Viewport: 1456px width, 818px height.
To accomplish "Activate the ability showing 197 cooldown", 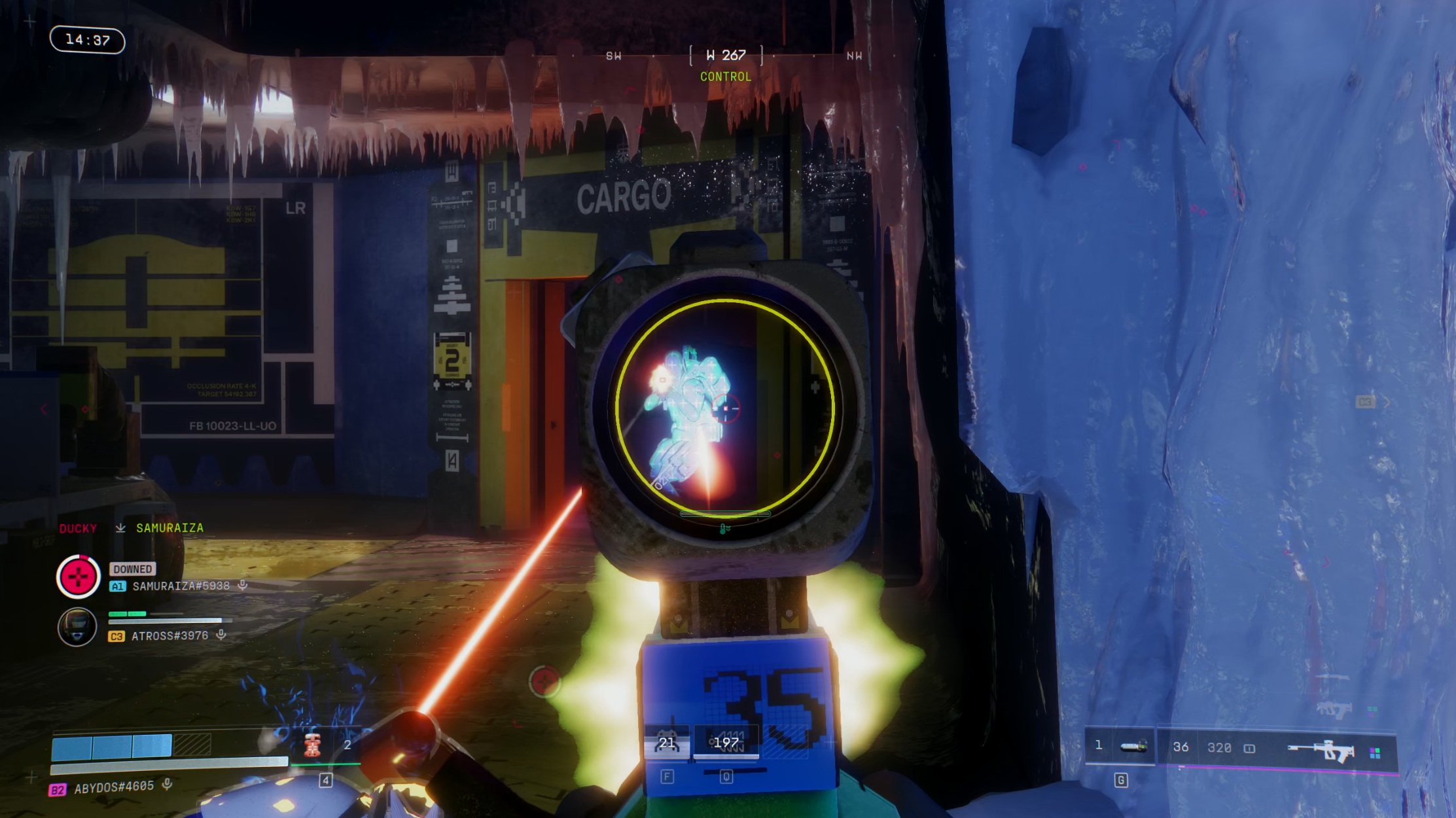I will coord(726,743).
